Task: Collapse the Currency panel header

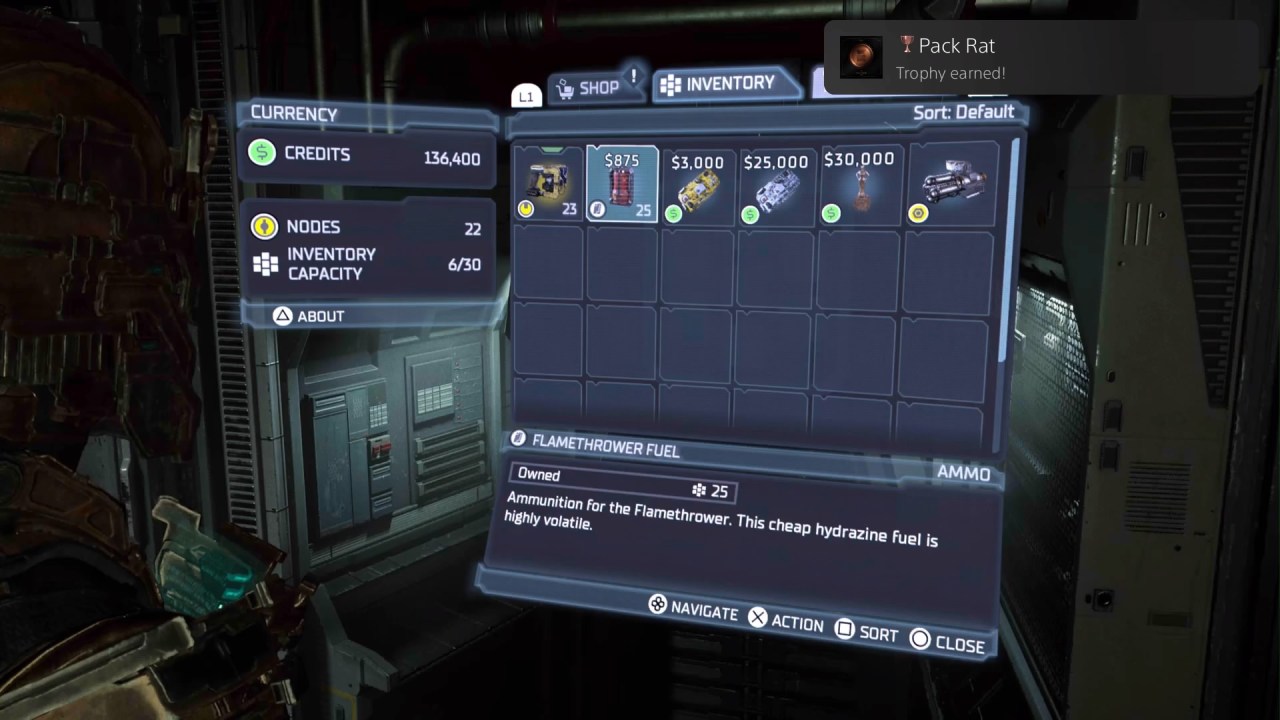Action: click(292, 114)
